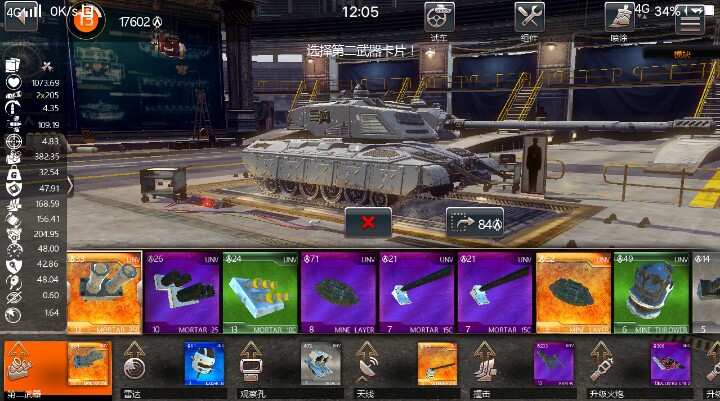Open the upgraded artillery slot tab
This screenshot has height=401, width=720.
coord(601,368)
